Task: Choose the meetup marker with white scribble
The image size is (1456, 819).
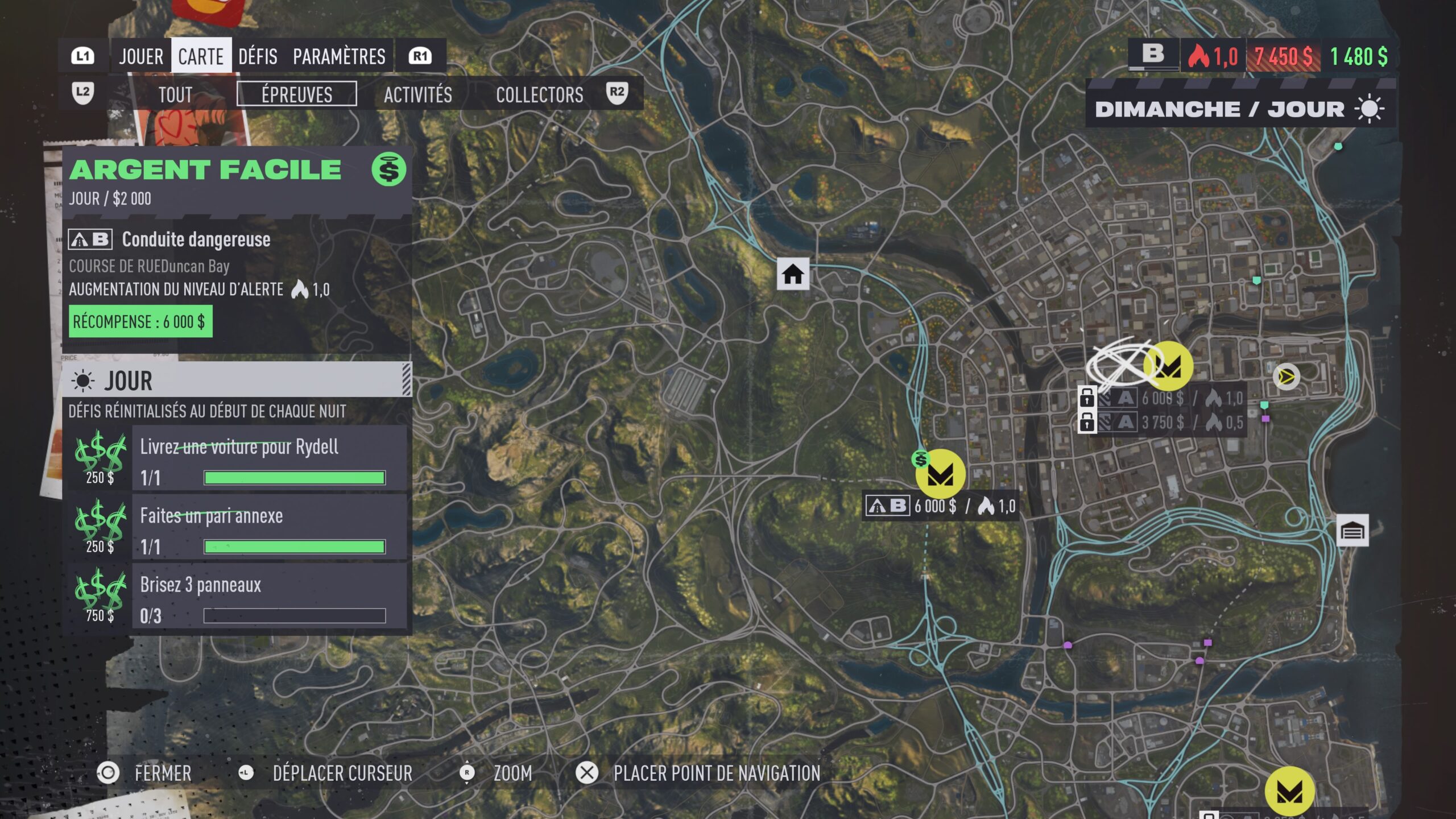Action: click(1168, 366)
